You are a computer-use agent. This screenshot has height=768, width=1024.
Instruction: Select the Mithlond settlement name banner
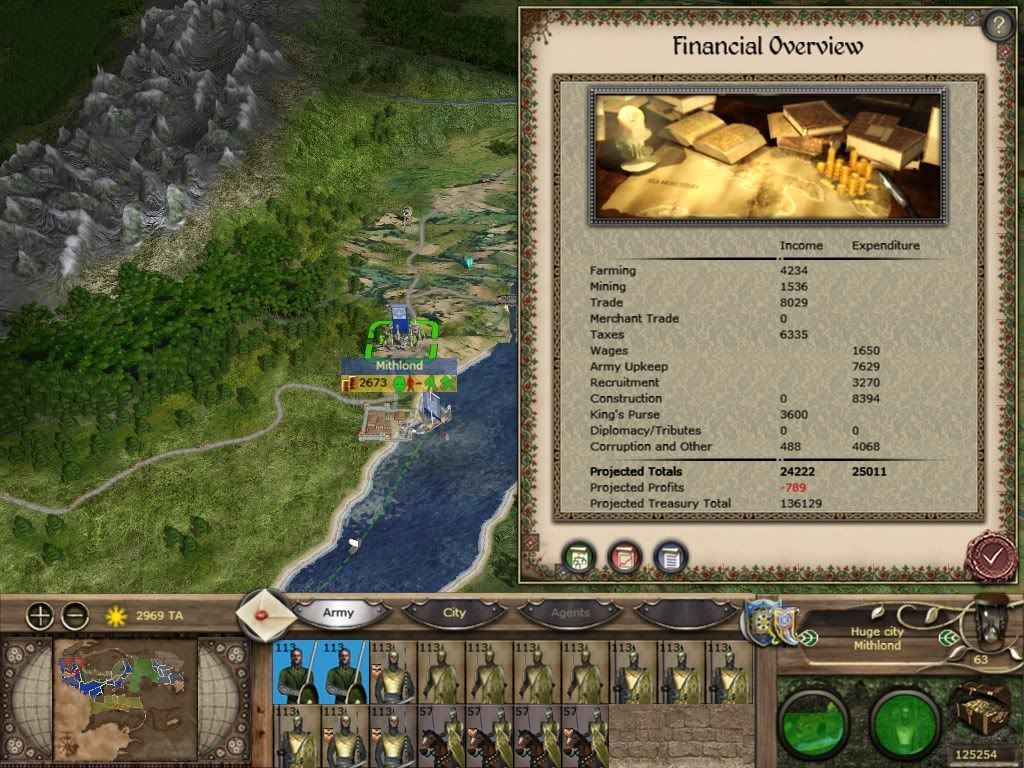[399, 366]
